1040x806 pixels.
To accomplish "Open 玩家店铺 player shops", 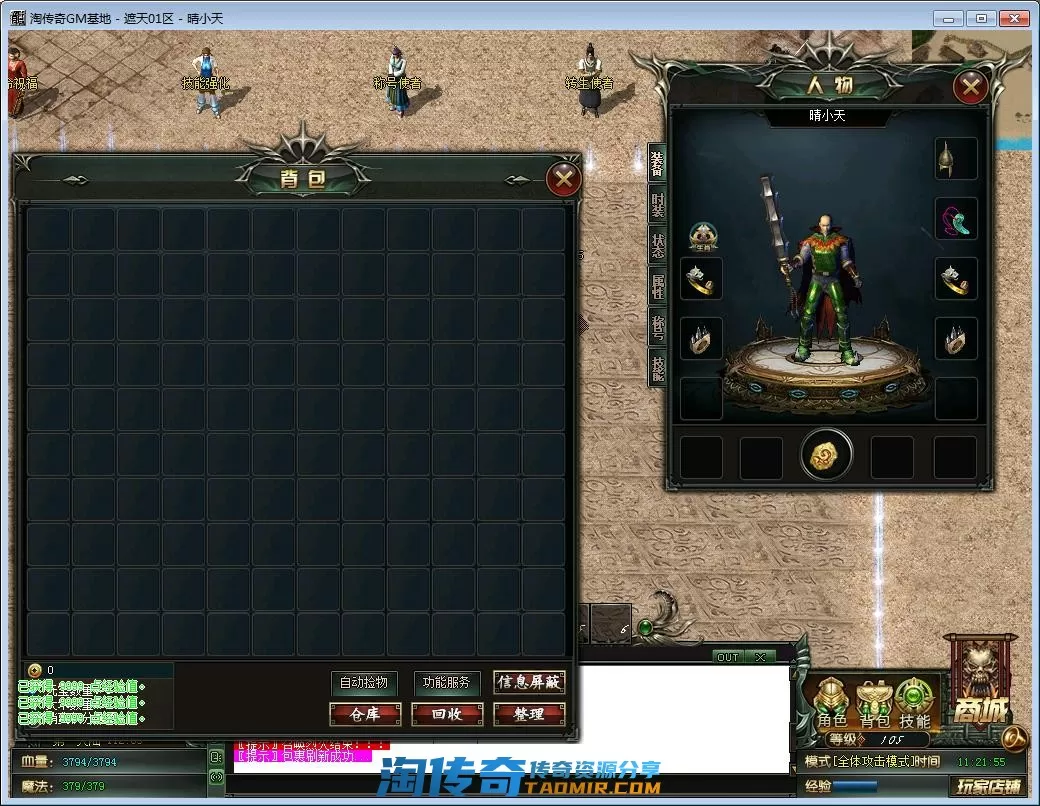I will click(988, 786).
